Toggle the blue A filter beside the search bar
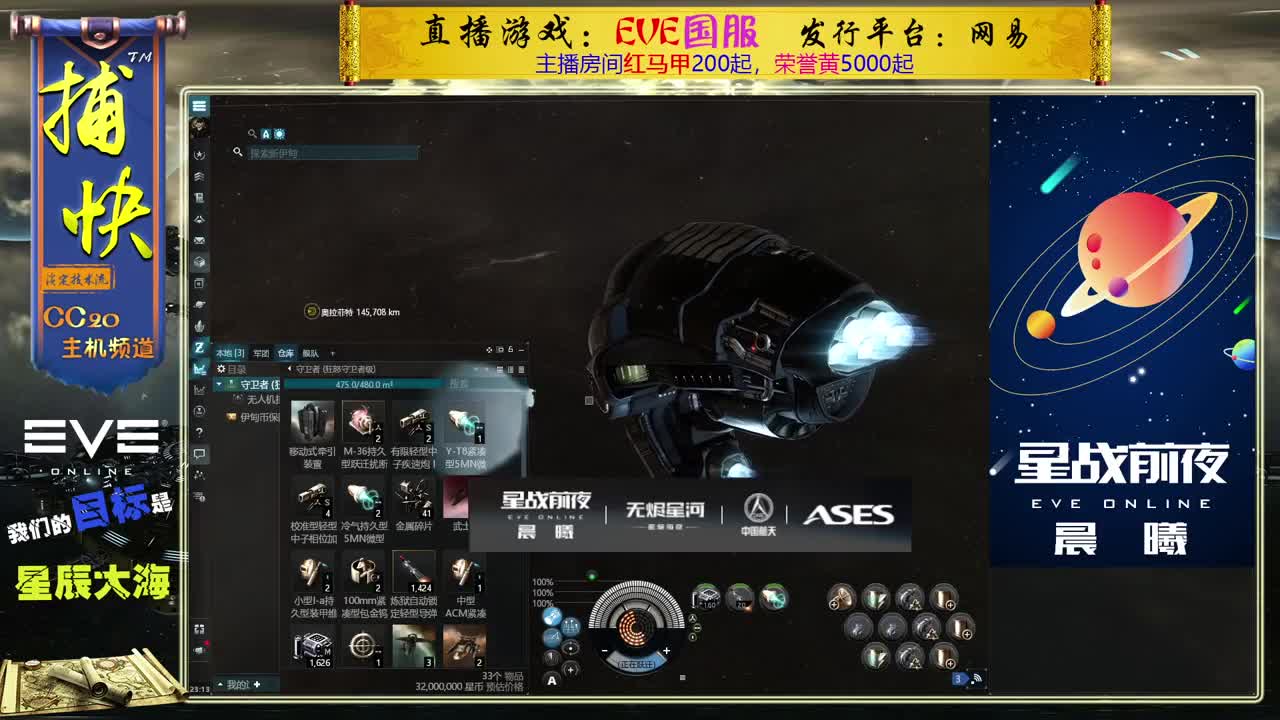Screen dimensions: 1280x720 pyautogui.click(x=266, y=133)
